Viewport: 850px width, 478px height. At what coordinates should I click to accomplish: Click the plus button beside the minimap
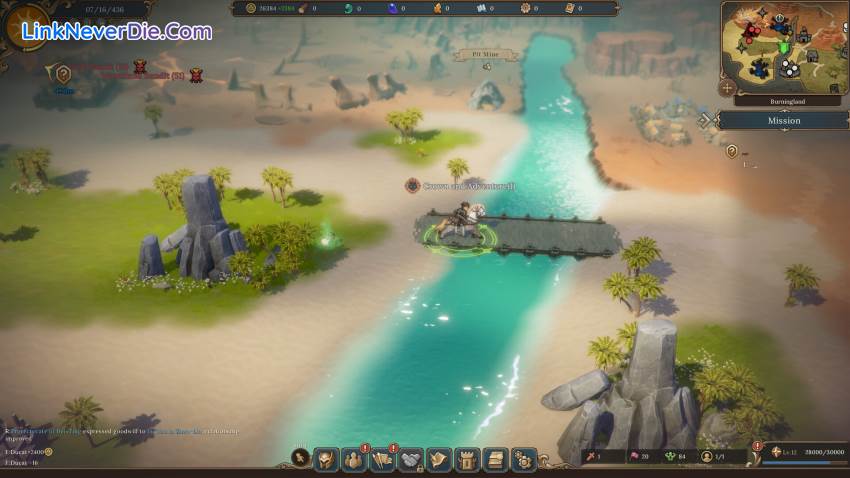point(727,88)
